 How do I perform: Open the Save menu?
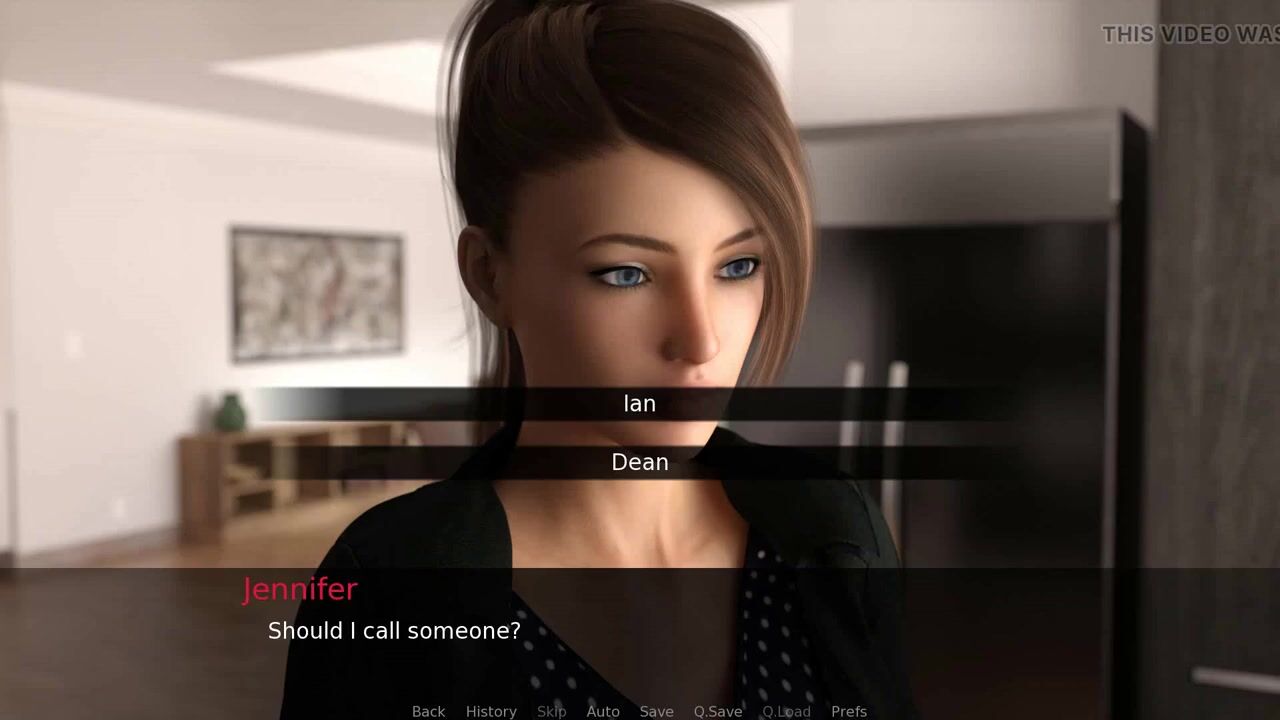[x=656, y=711]
